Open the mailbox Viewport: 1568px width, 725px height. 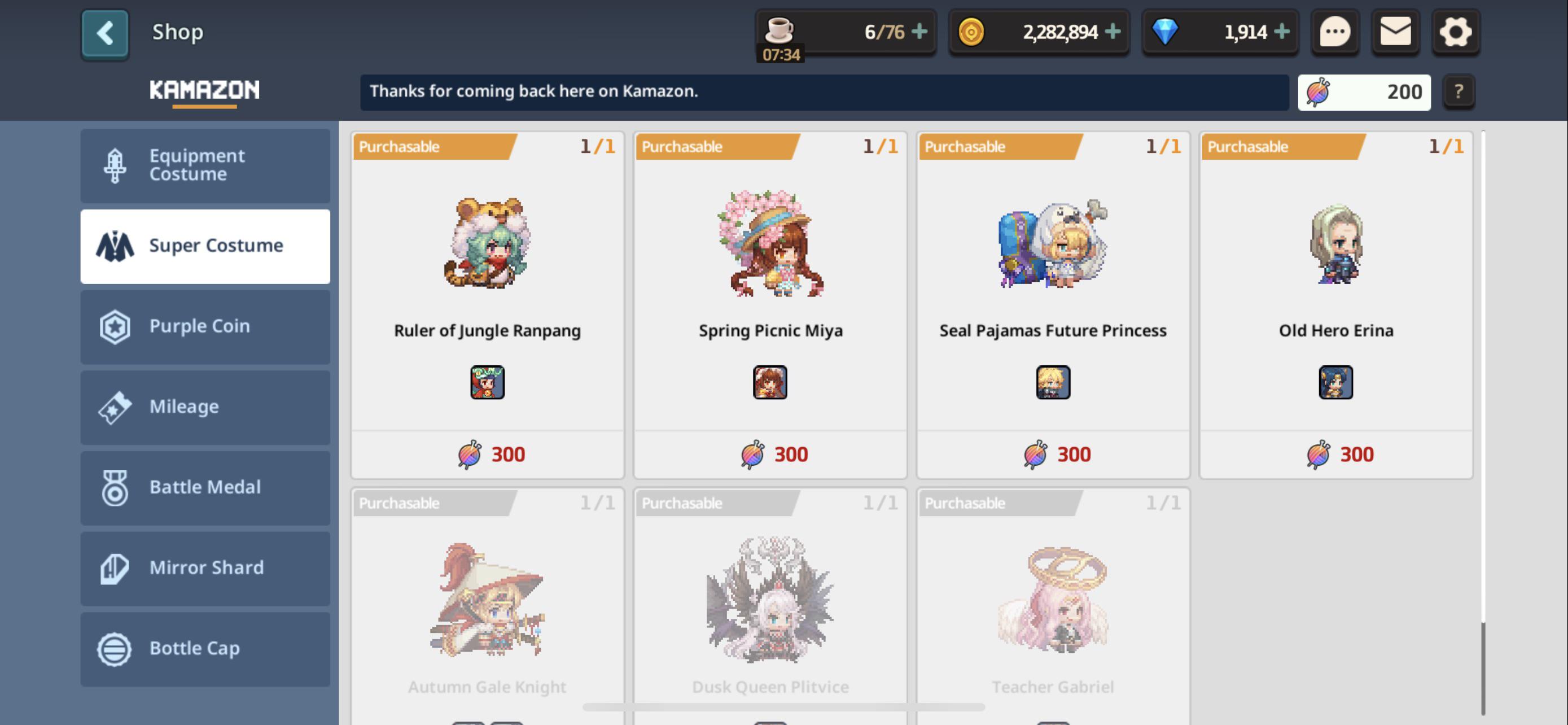[x=1396, y=33]
